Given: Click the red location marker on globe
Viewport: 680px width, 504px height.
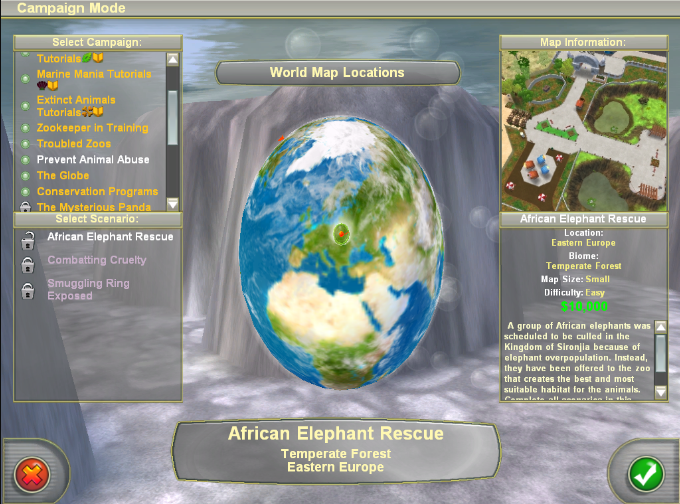Looking at the screenshot, I should [342, 233].
